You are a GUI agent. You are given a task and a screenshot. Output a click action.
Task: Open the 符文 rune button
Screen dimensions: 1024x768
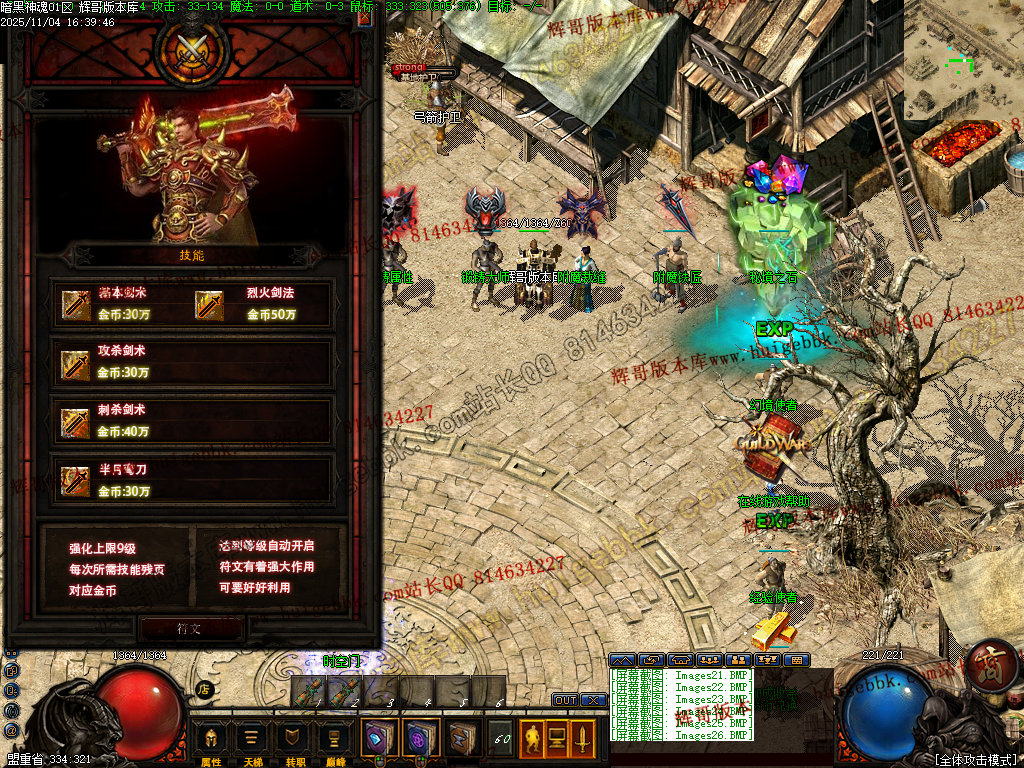pos(191,629)
